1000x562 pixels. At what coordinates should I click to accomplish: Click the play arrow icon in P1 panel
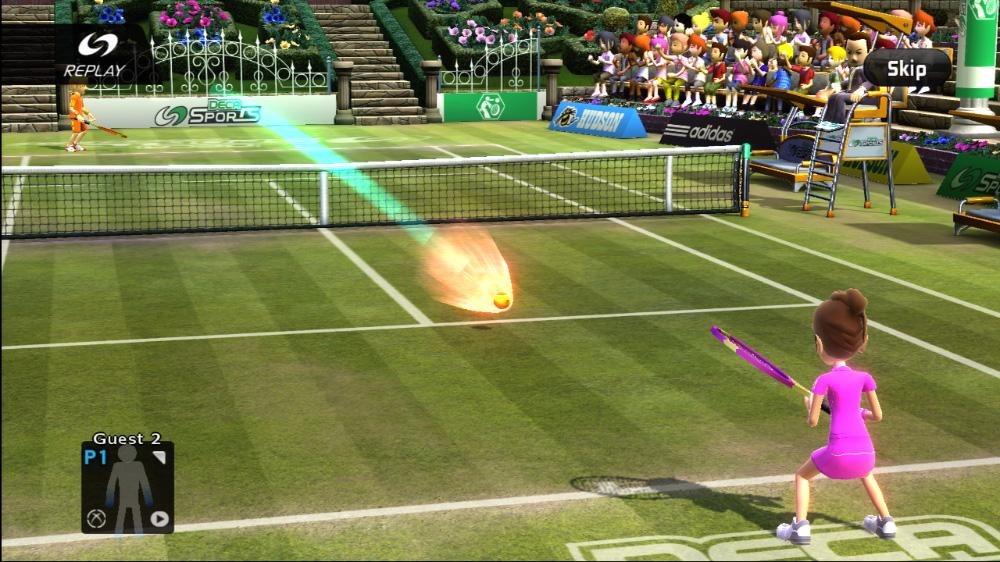[x=159, y=518]
